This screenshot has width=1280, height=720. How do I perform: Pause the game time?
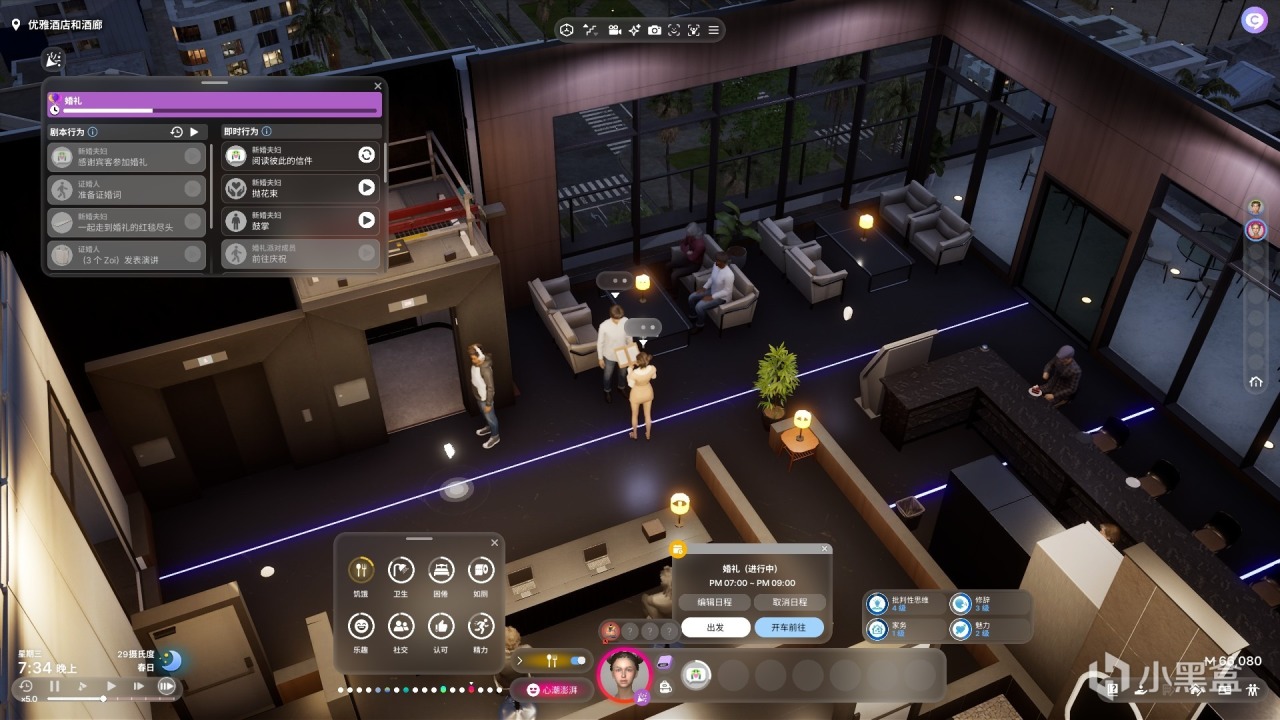click(55, 686)
